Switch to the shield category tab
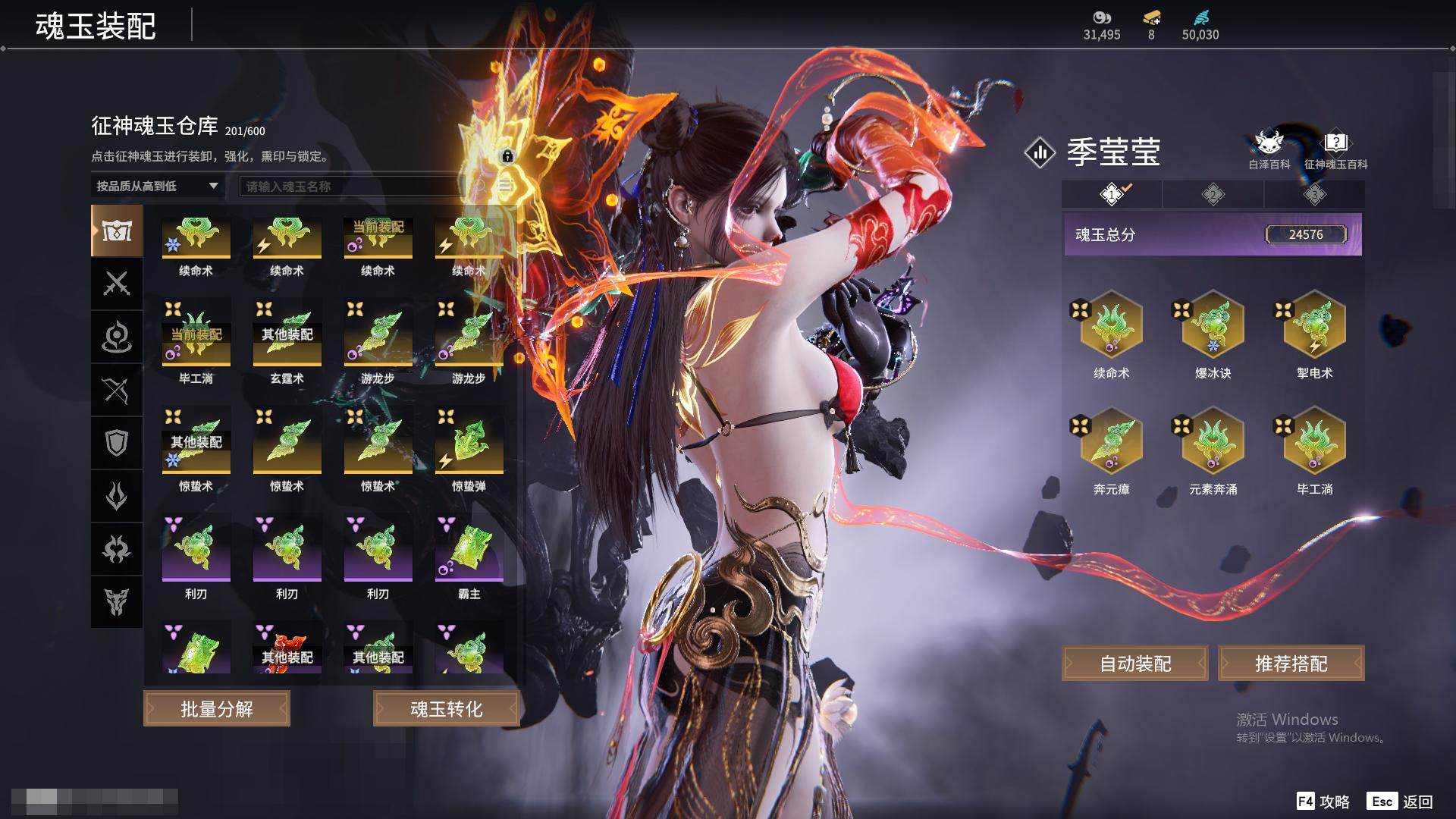Image resolution: width=1456 pixels, height=819 pixels. pyautogui.click(x=117, y=443)
